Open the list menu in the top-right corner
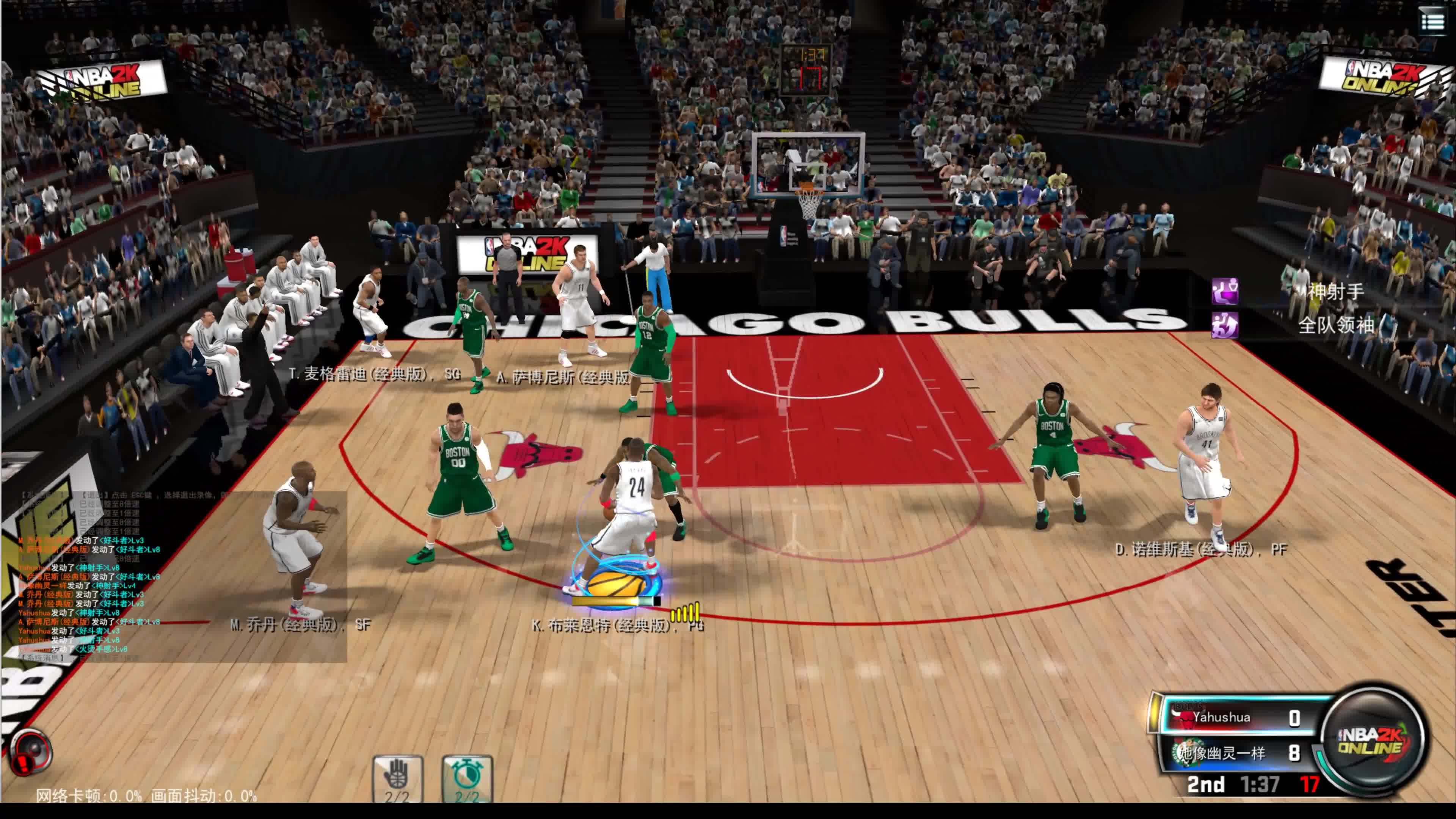Image resolution: width=1456 pixels, height=819 pixels. click(x=1432, y=23)
